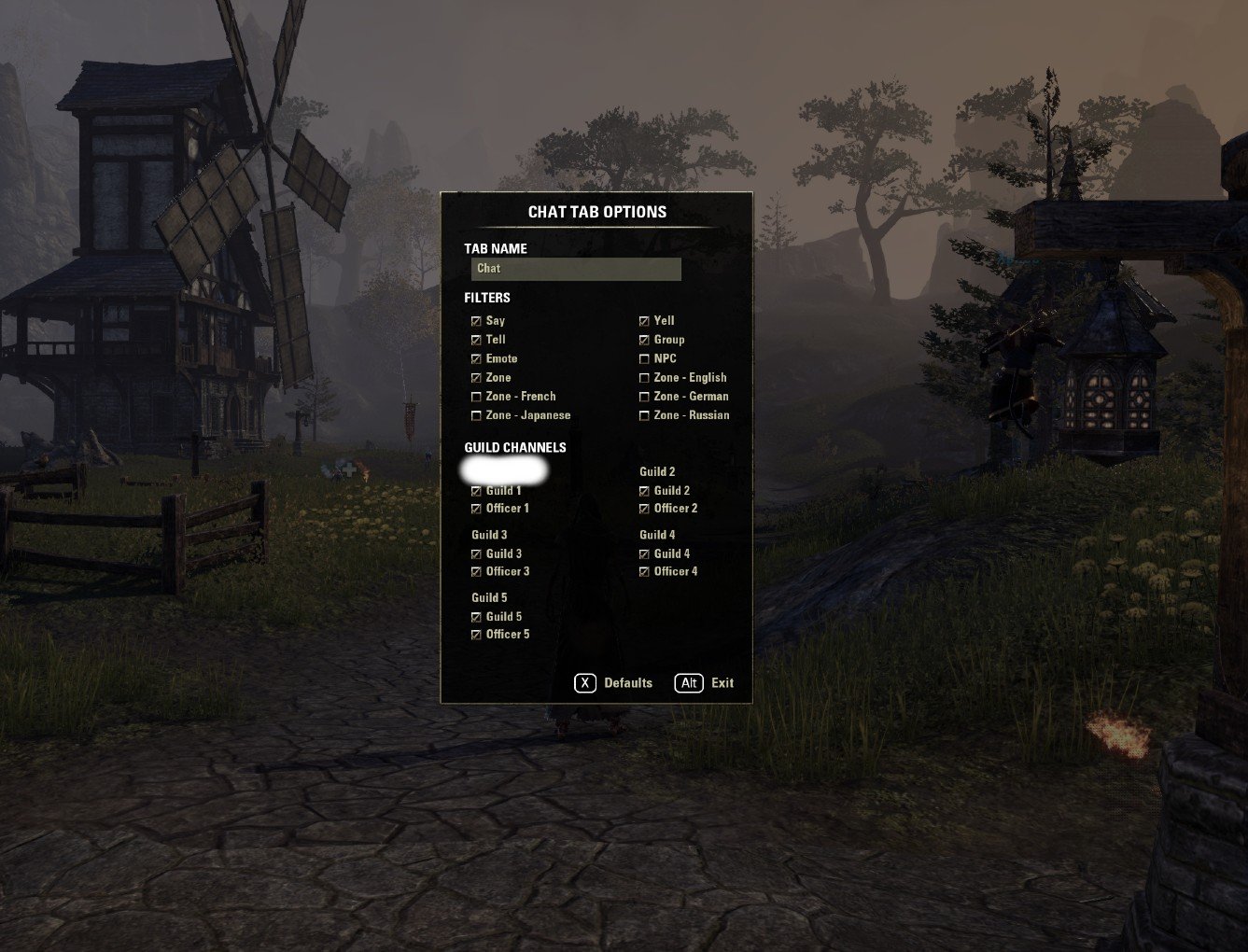Viewport: 1248px width, 952px height.
Task: Enable the Zone - Japanese filter
Action: pos(476,416)
